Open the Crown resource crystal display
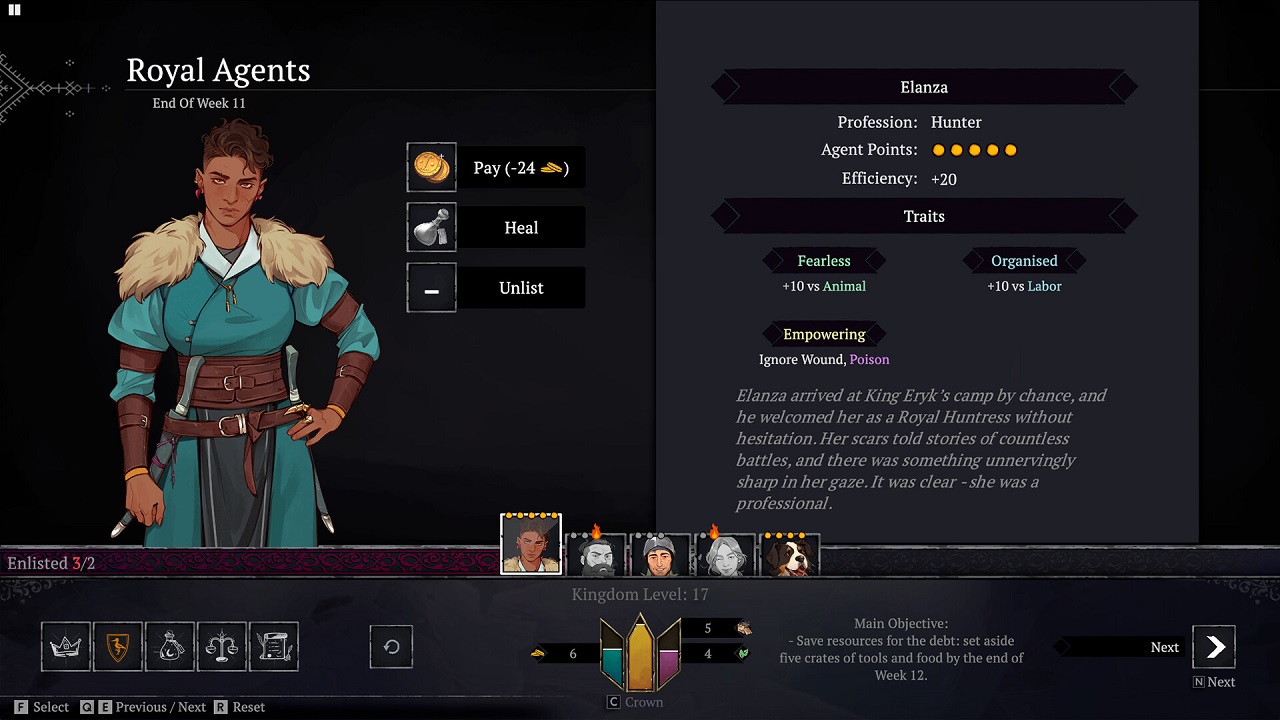The height and width of the screenshot is (720, 1280). tap(640, 655)
